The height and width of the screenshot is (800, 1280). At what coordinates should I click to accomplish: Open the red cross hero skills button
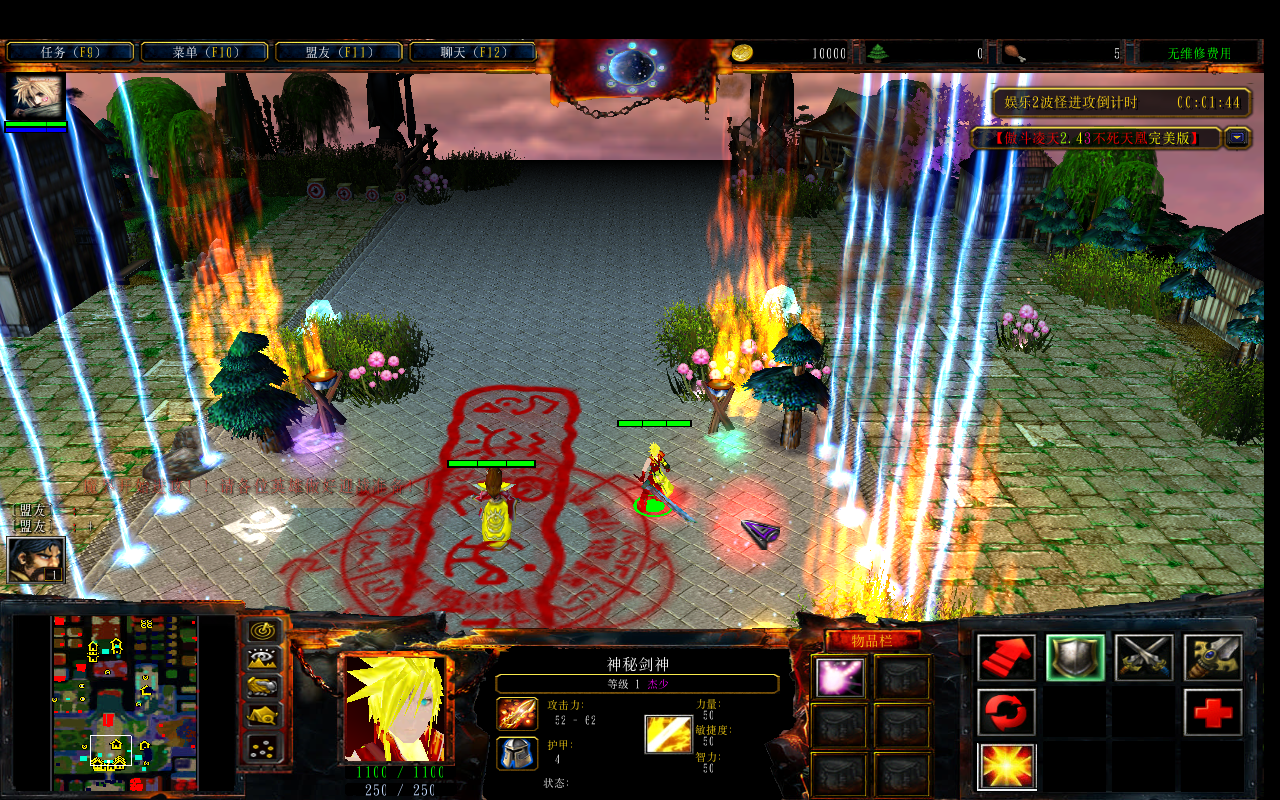(1213, 713)
